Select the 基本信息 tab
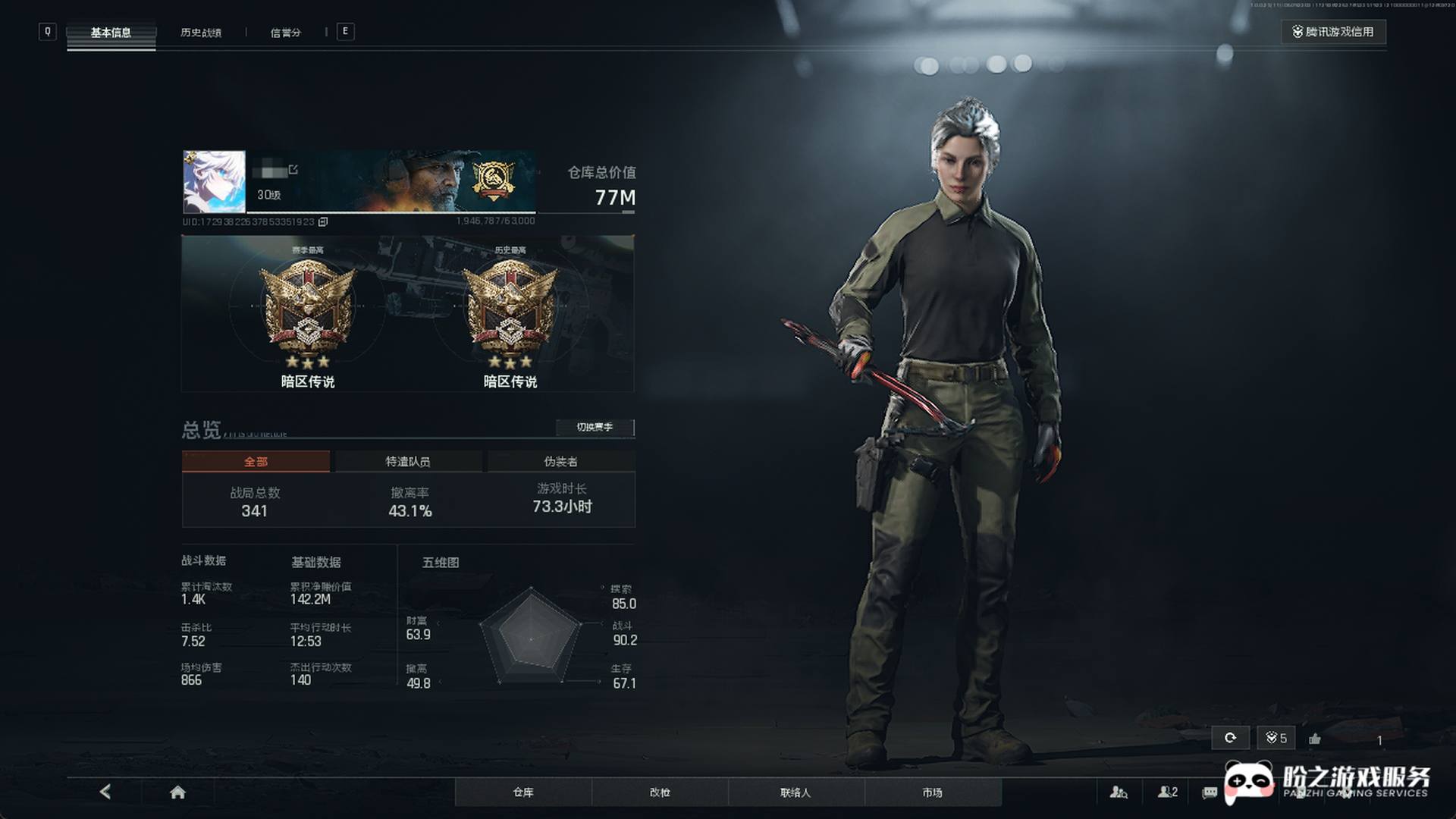Image resolution: width=1456 pixels, height=819 pixels. click(x=111, y=33)
